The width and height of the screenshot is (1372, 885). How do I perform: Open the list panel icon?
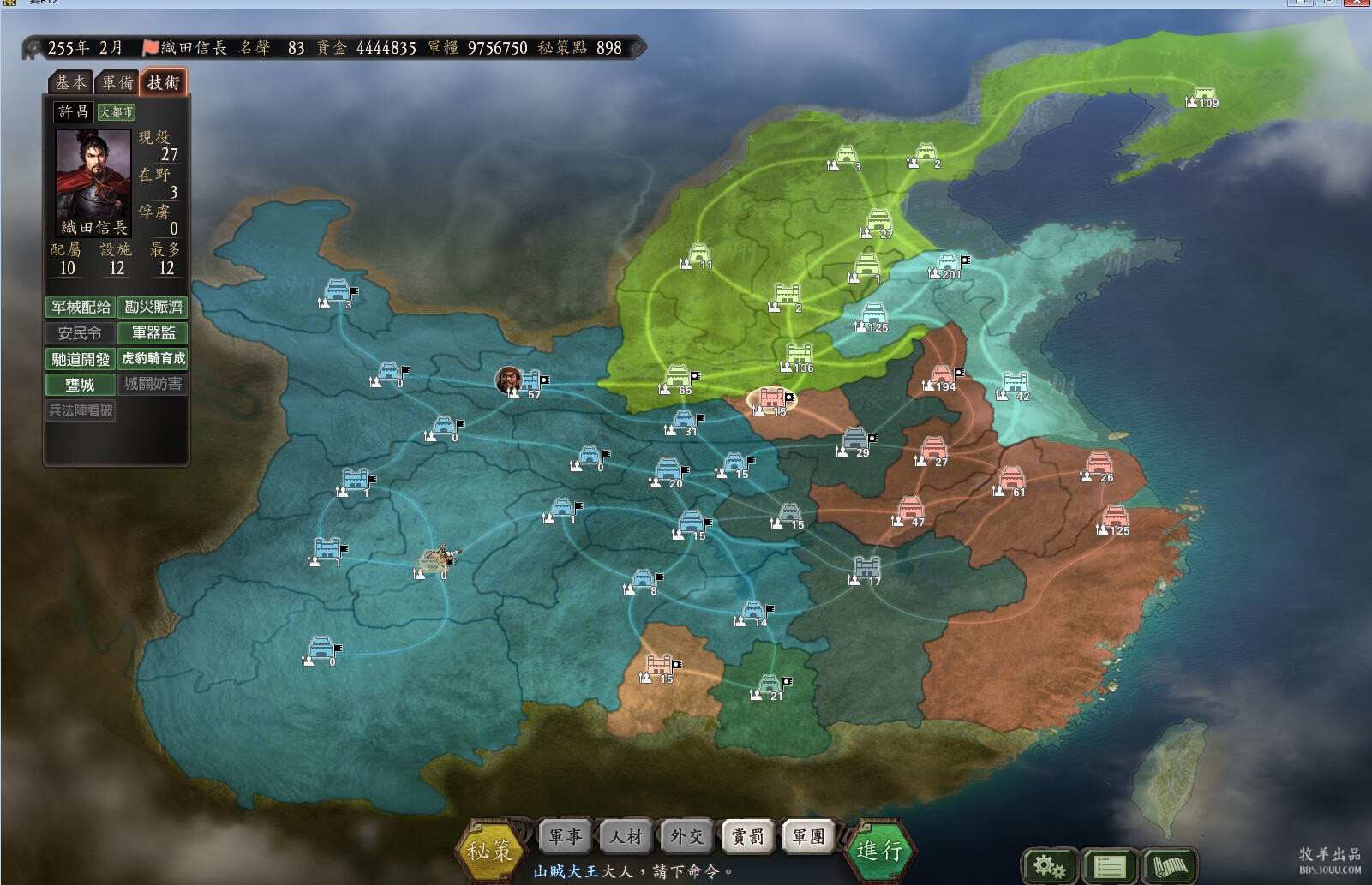coord(1109,865)
